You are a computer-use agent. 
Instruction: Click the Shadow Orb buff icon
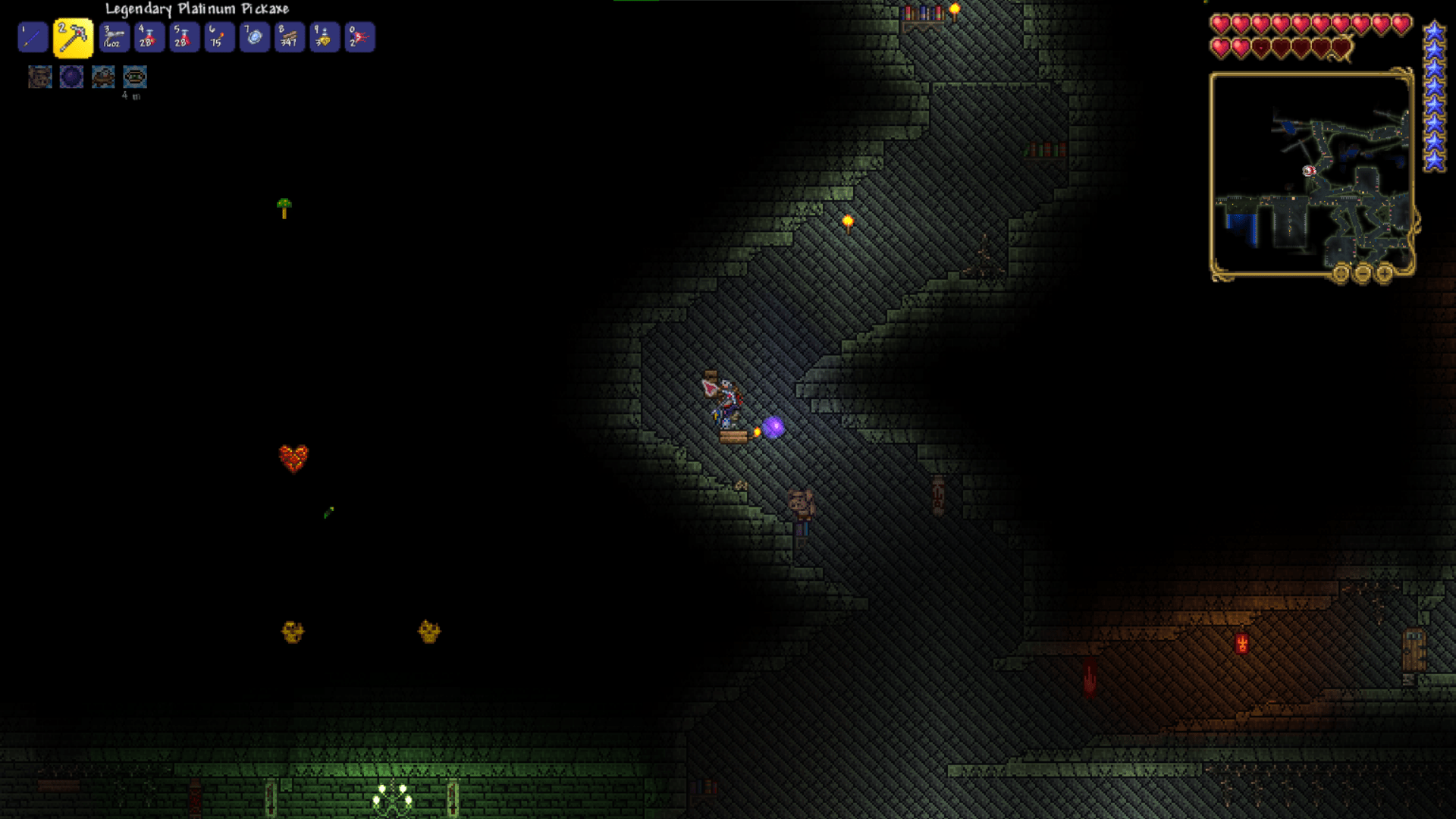coord(71,77)
